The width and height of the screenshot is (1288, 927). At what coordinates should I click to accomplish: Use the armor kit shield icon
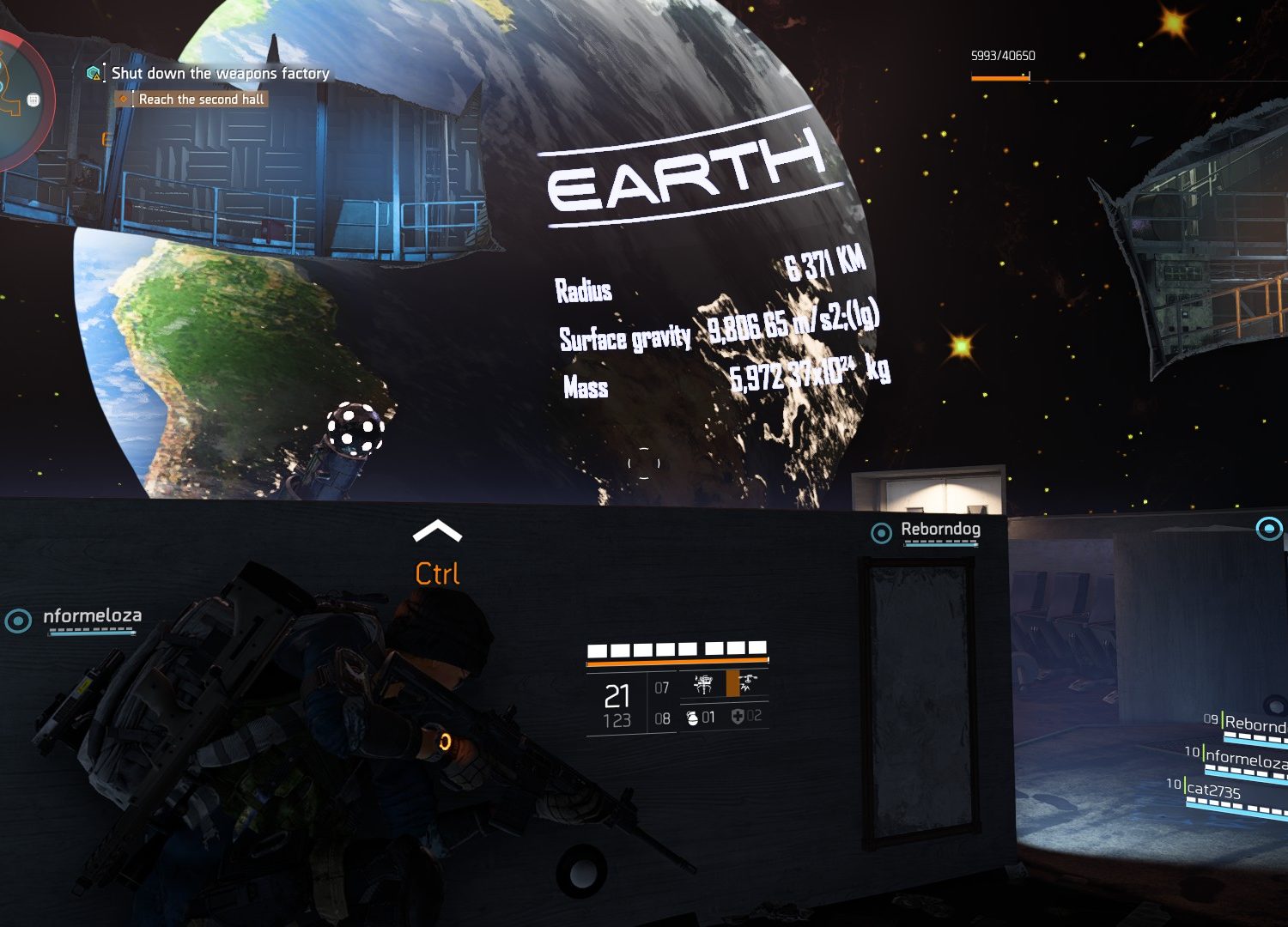[x=737, y=717]
